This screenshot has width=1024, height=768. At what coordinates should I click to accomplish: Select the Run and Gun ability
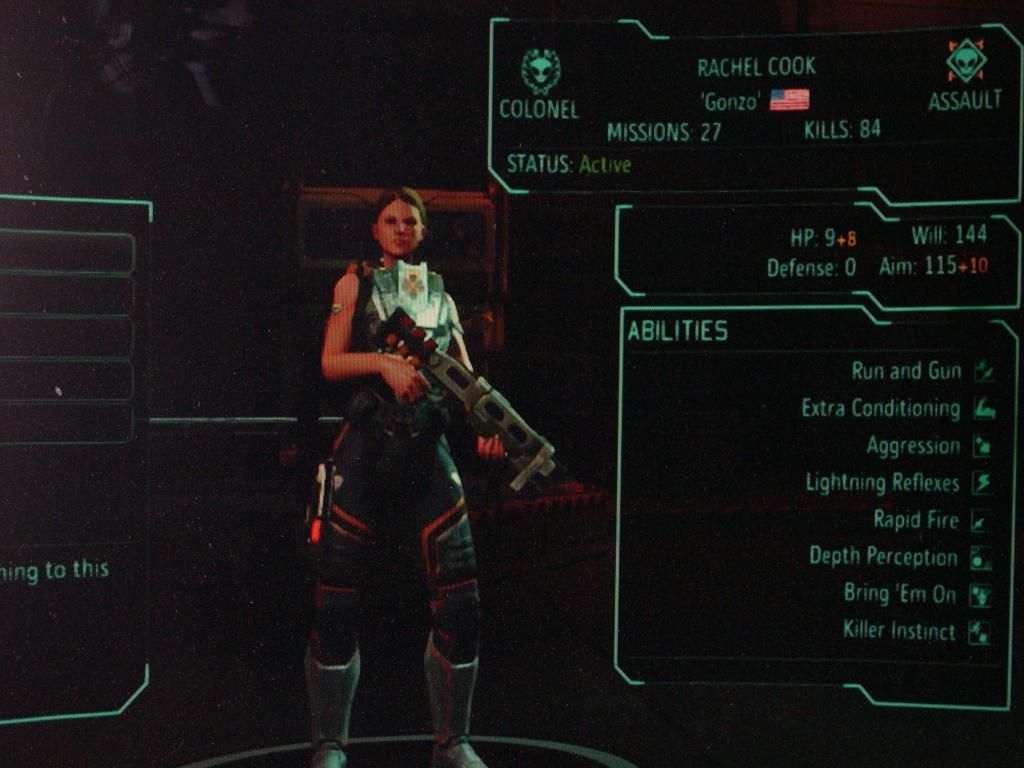coord(906,371)
